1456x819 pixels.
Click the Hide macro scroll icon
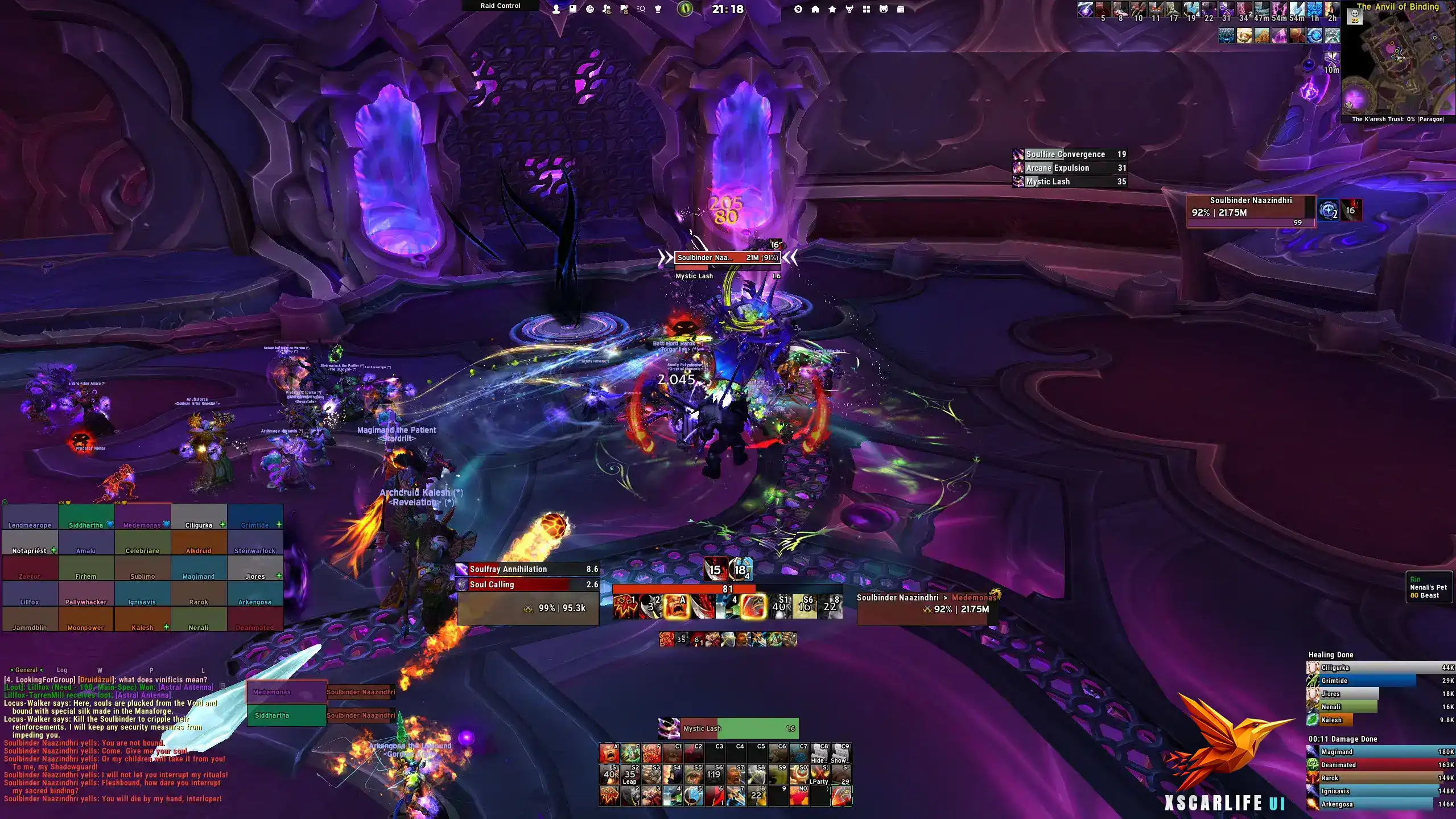[x=819, y=754]
